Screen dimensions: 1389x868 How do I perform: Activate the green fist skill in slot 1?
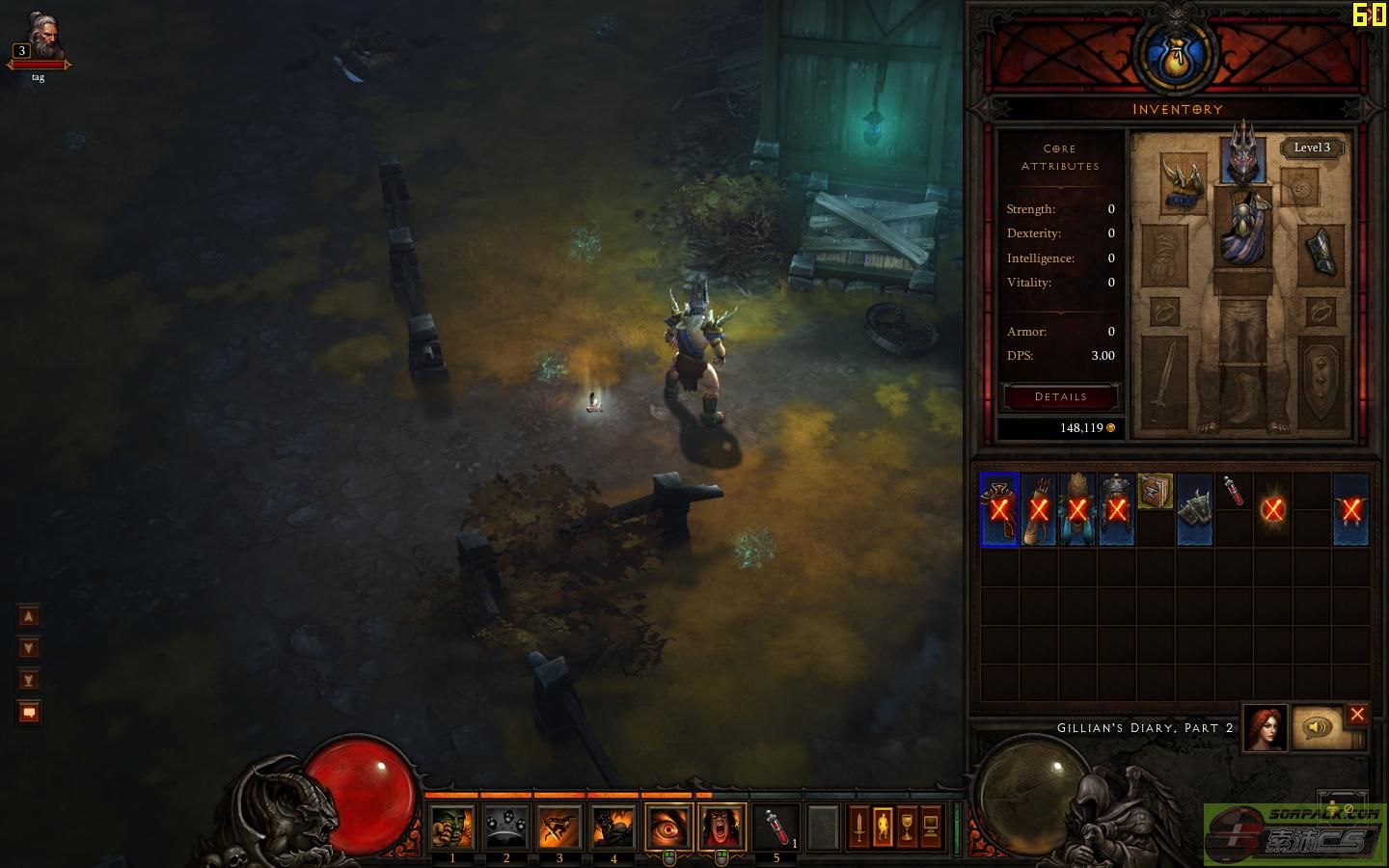point(452,827)
